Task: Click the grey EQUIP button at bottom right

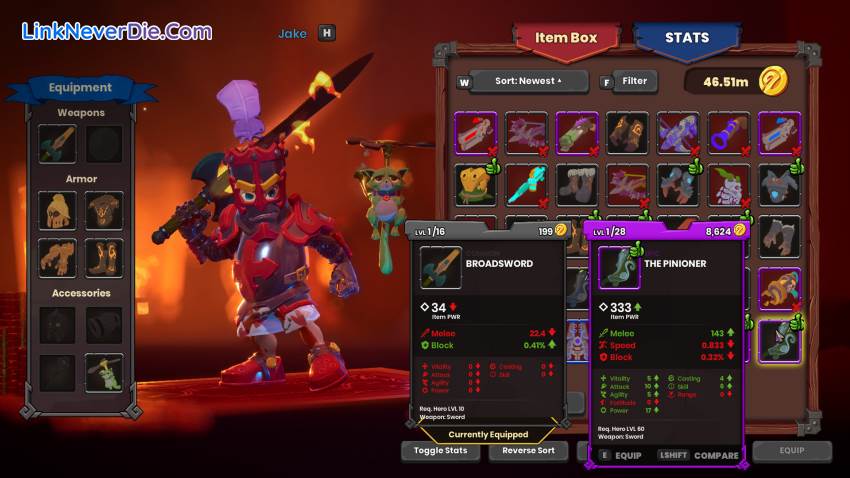Action: click(x=792, y=451)
